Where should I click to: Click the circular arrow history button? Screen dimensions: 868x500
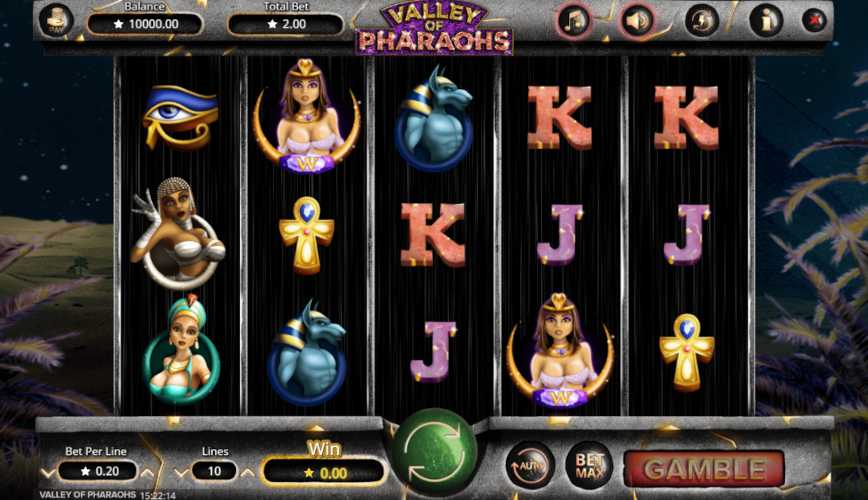[702, 20]
